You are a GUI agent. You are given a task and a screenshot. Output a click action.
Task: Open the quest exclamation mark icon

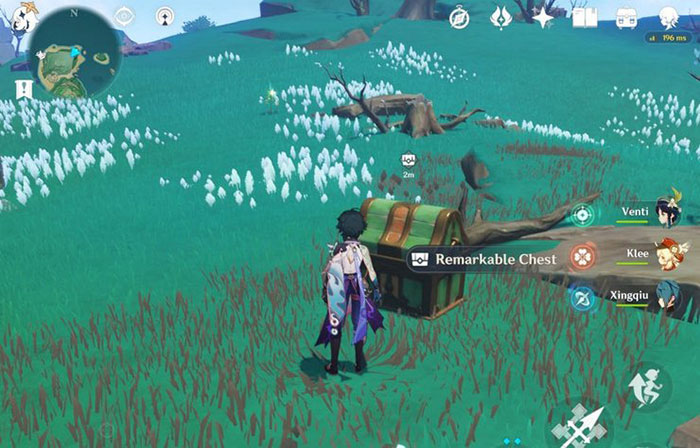click(x=24, y=90)
